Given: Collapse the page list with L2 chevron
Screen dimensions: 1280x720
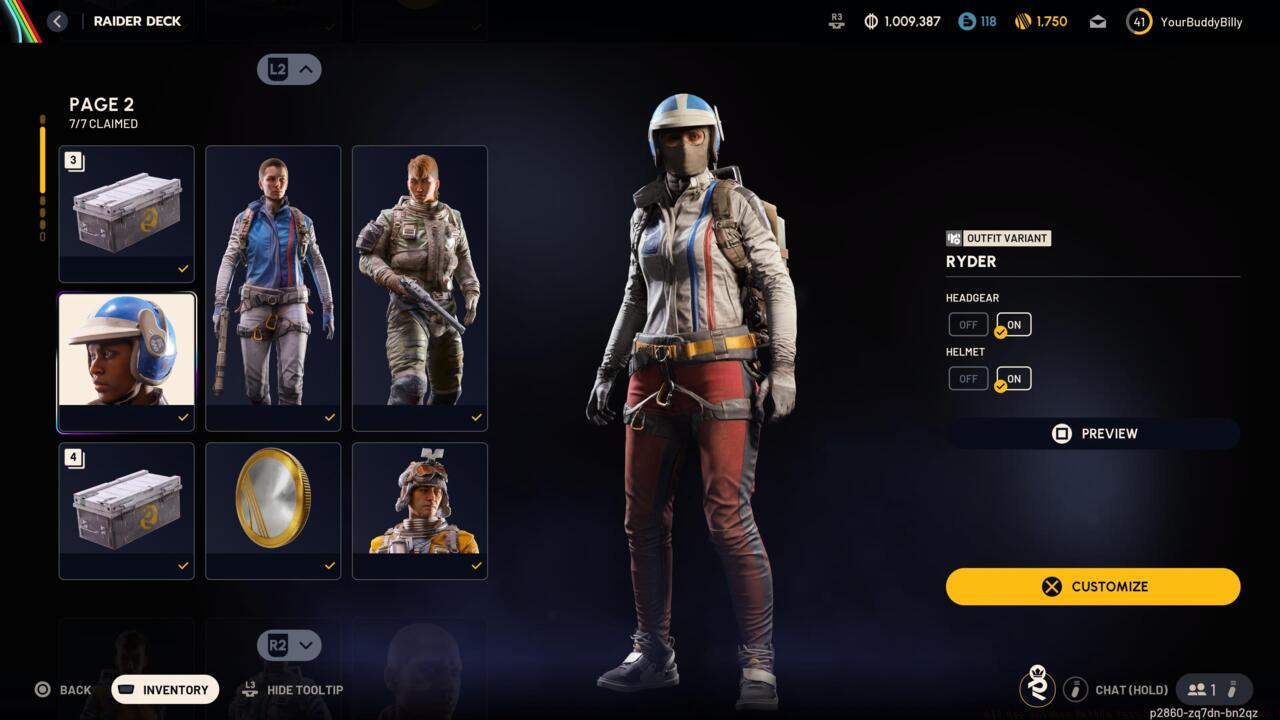Looking at the screenshot, I should [289, 69].
